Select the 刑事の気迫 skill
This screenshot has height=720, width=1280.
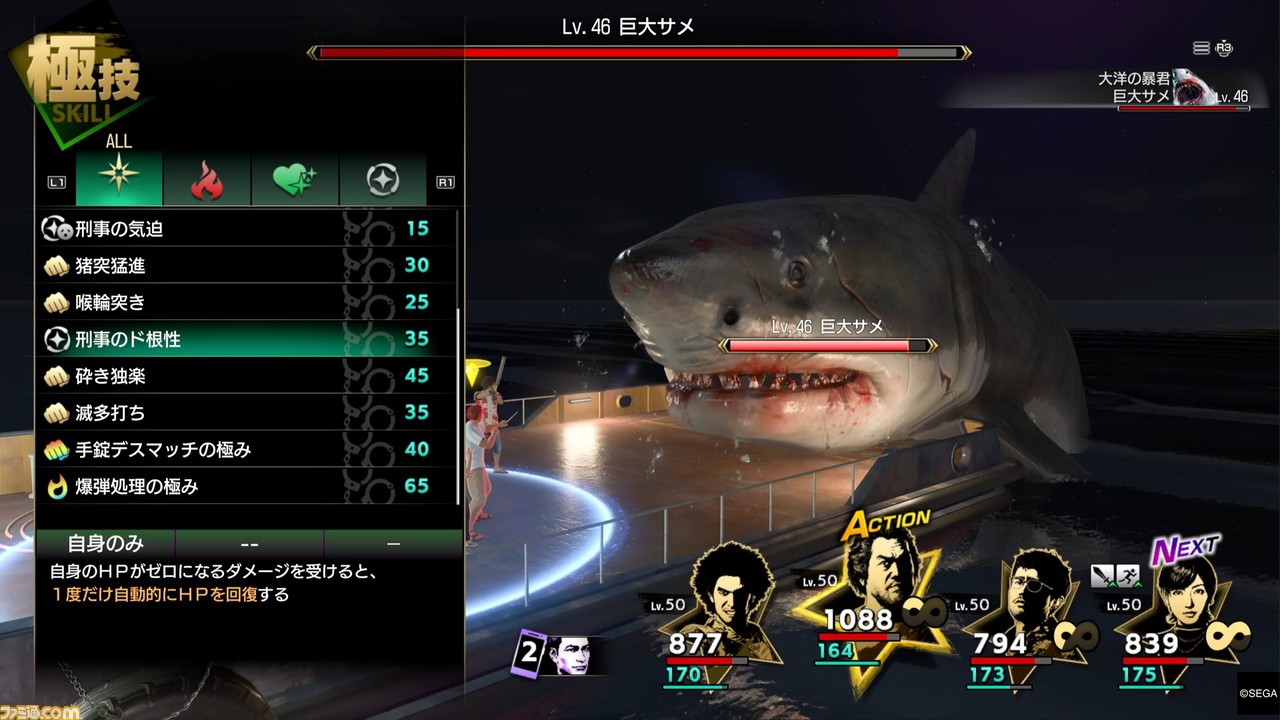[x=240, y=229]
